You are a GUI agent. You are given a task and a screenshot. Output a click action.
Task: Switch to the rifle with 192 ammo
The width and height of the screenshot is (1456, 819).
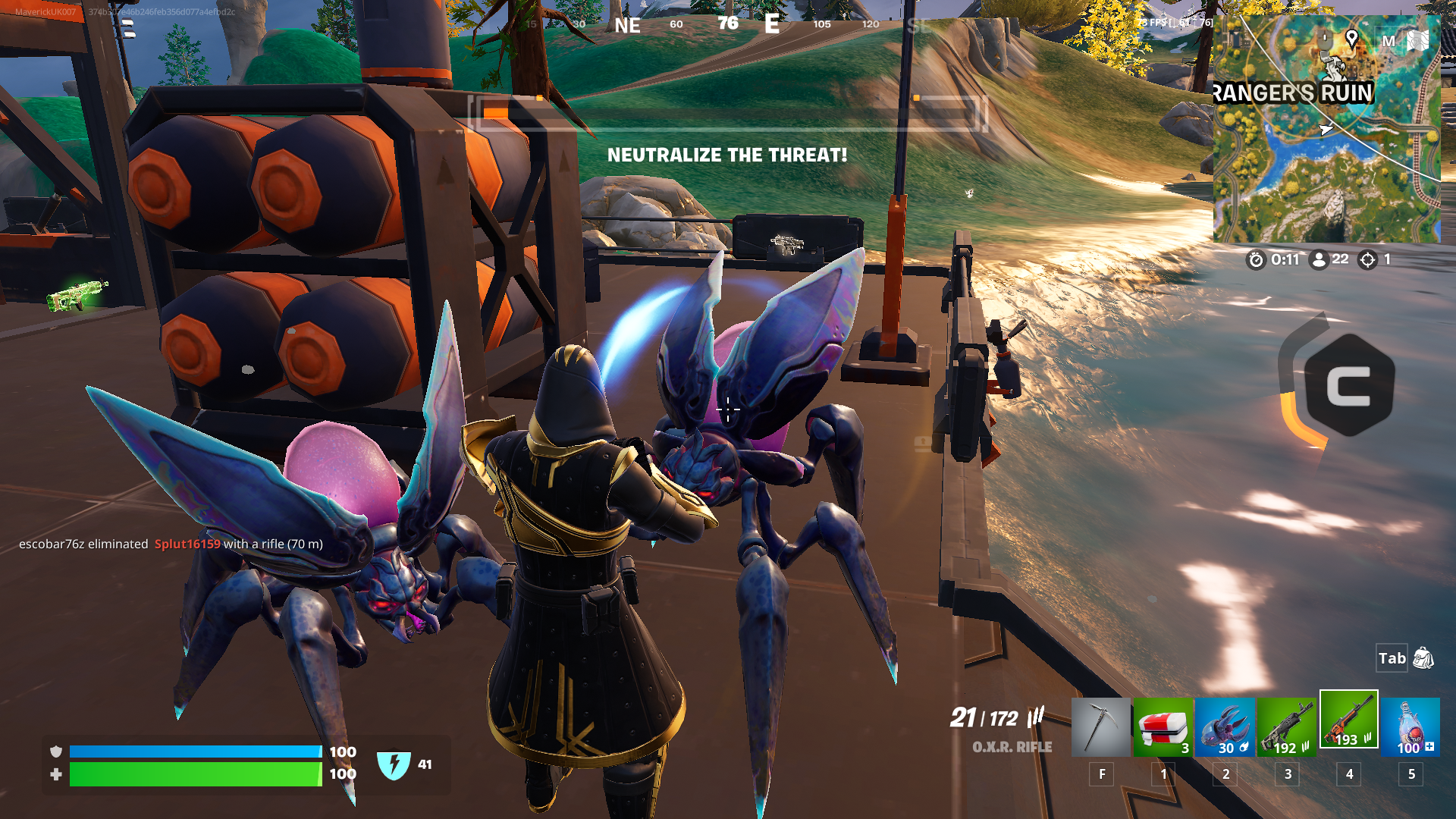(x=1287, y=727)
